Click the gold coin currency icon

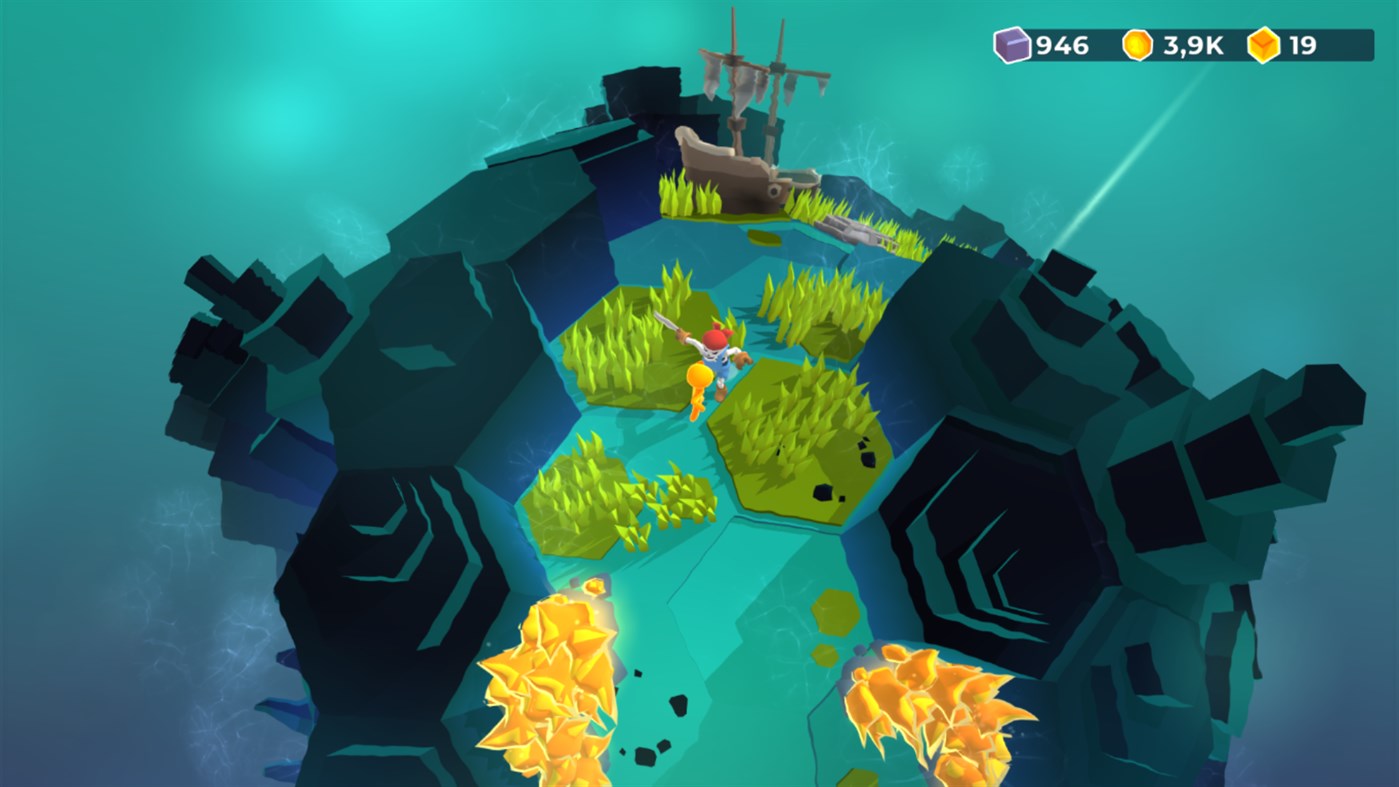click(1136, 44)
